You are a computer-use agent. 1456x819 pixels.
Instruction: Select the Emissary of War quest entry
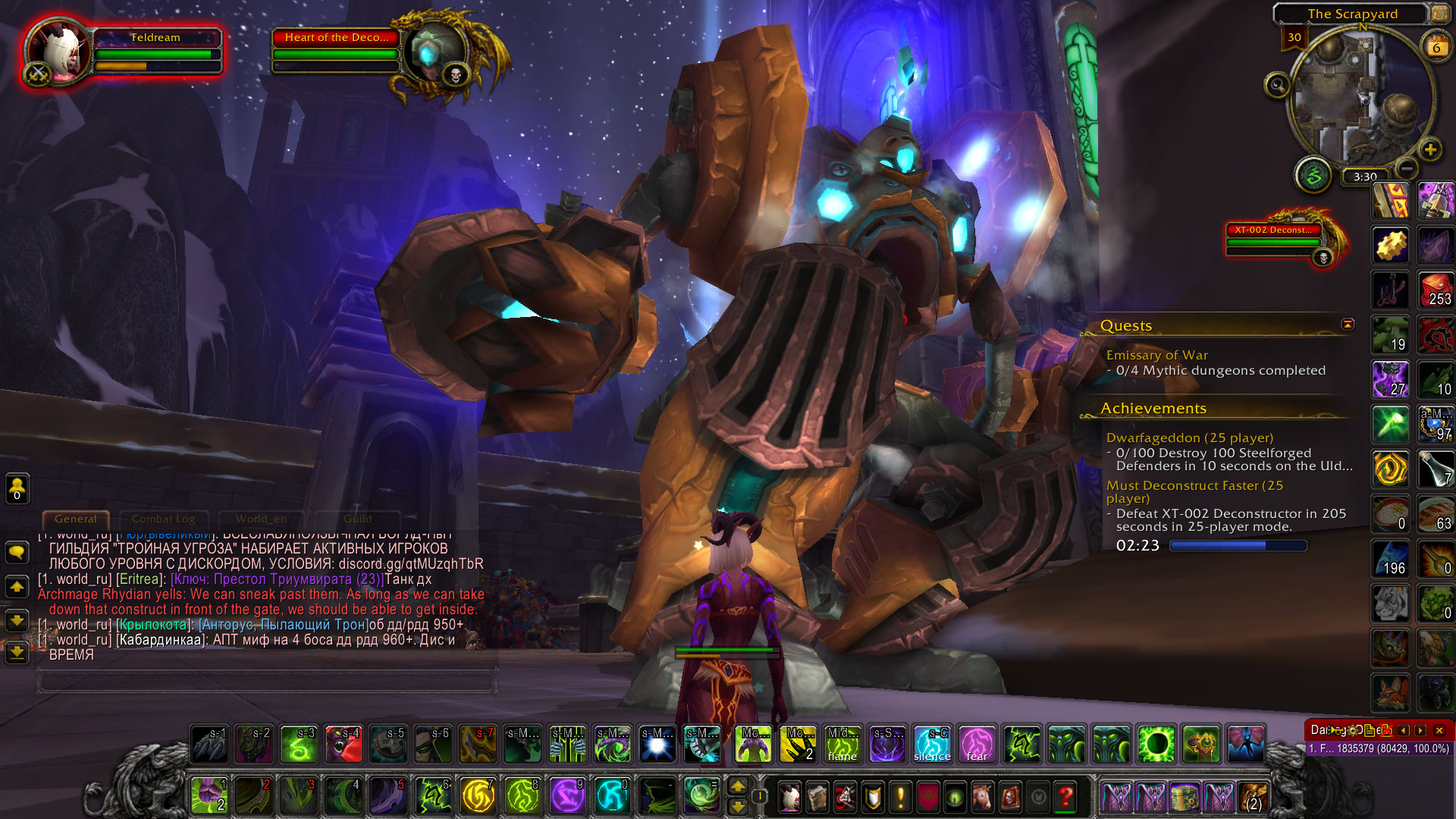[x=1156, y=355]
